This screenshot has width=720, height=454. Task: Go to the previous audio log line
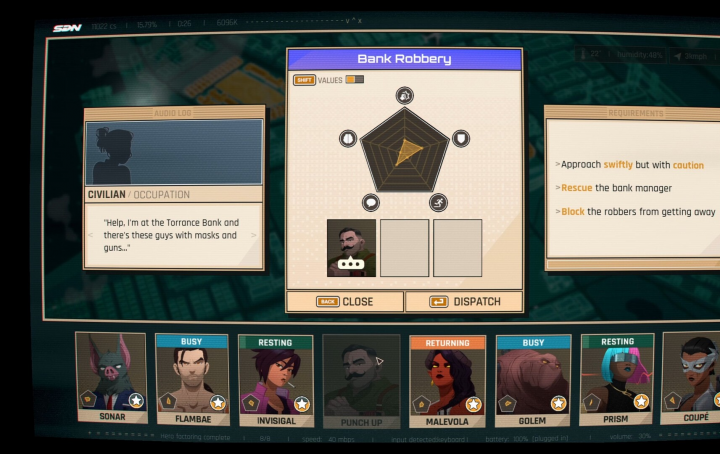95,235
